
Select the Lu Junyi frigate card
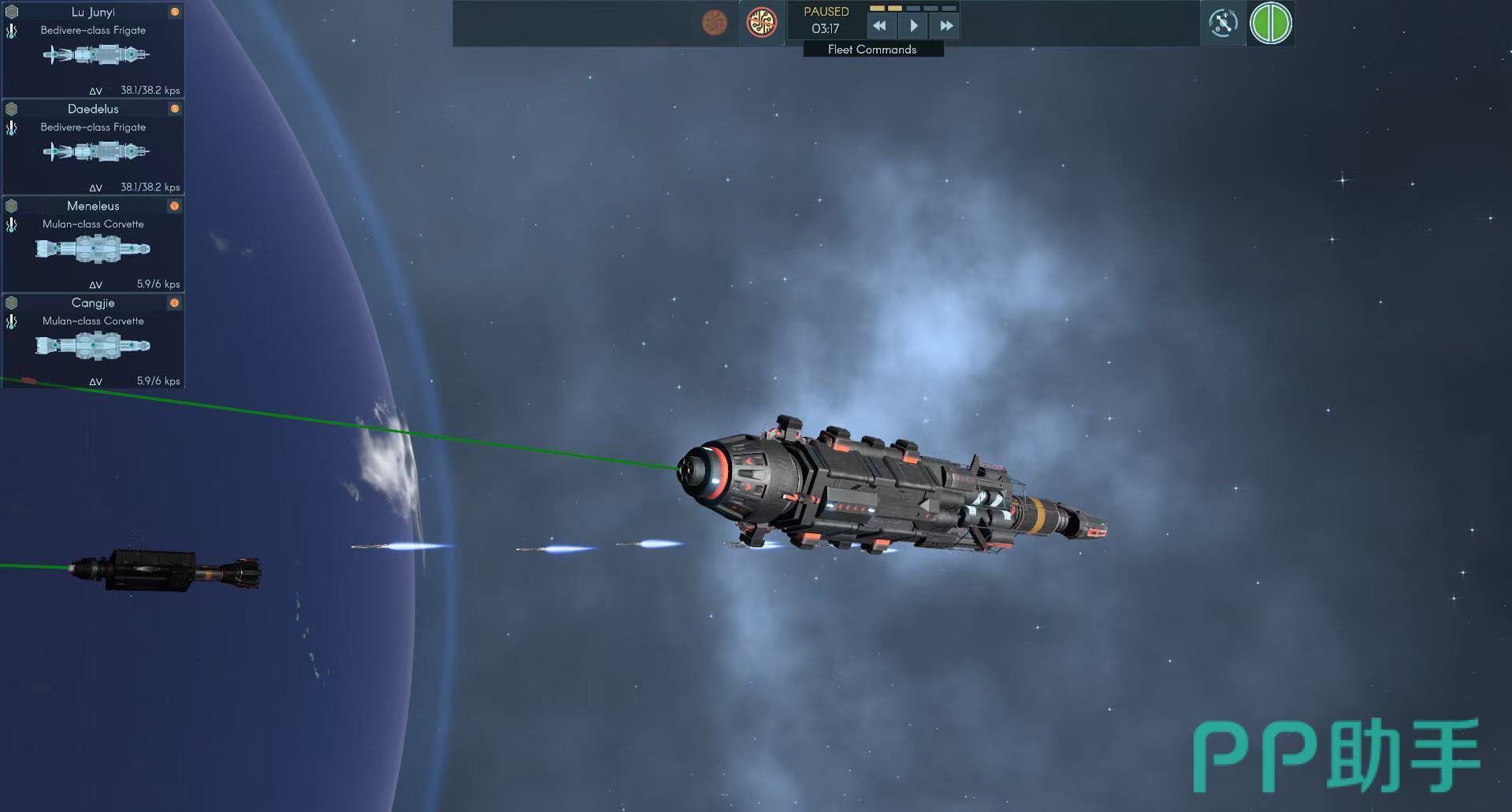click(93, 50)
